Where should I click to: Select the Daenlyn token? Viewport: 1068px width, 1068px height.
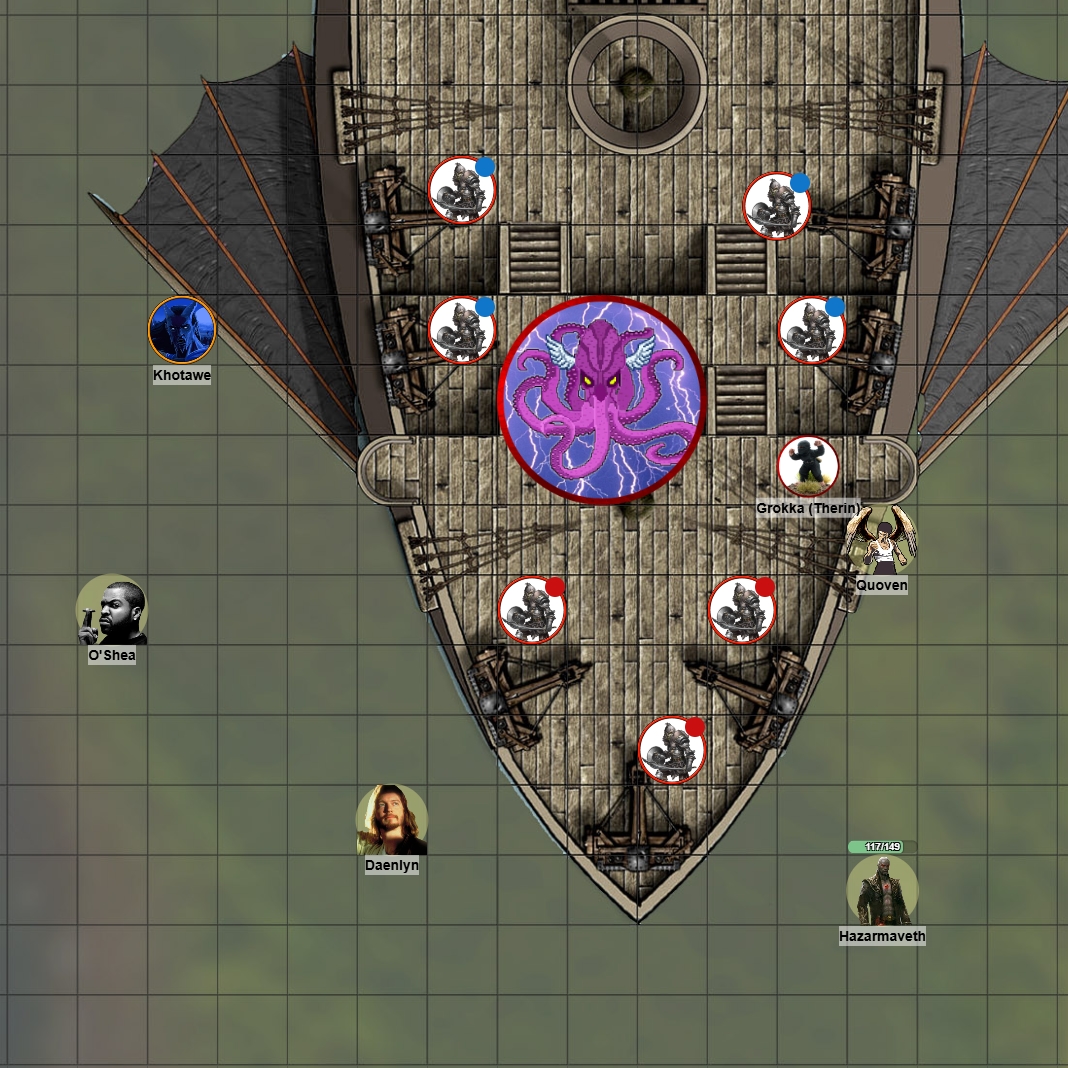coord(392,820)
